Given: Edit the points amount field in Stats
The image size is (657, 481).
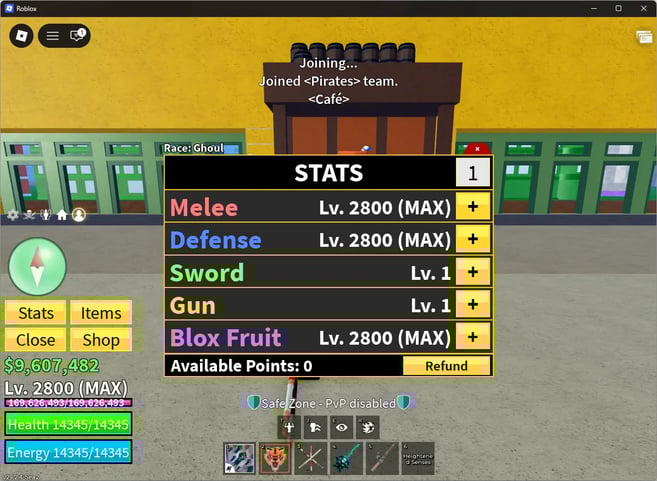Looking at the screenshot, I should [x=472, y=173].
